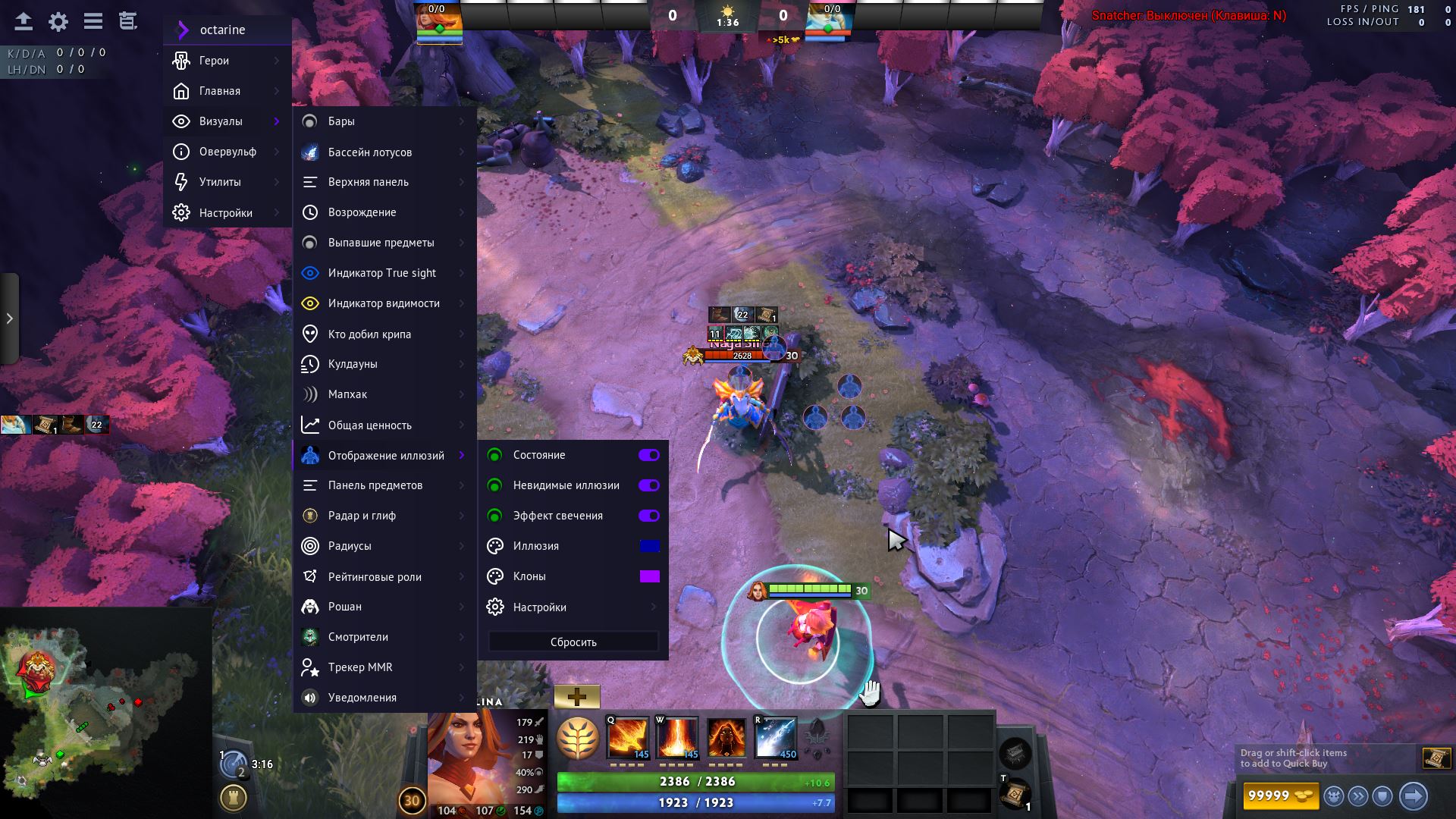Viewport: 1456px width, 819px height.
Task: Change the Клоны purple color swatch
Action: click(649, 576)
